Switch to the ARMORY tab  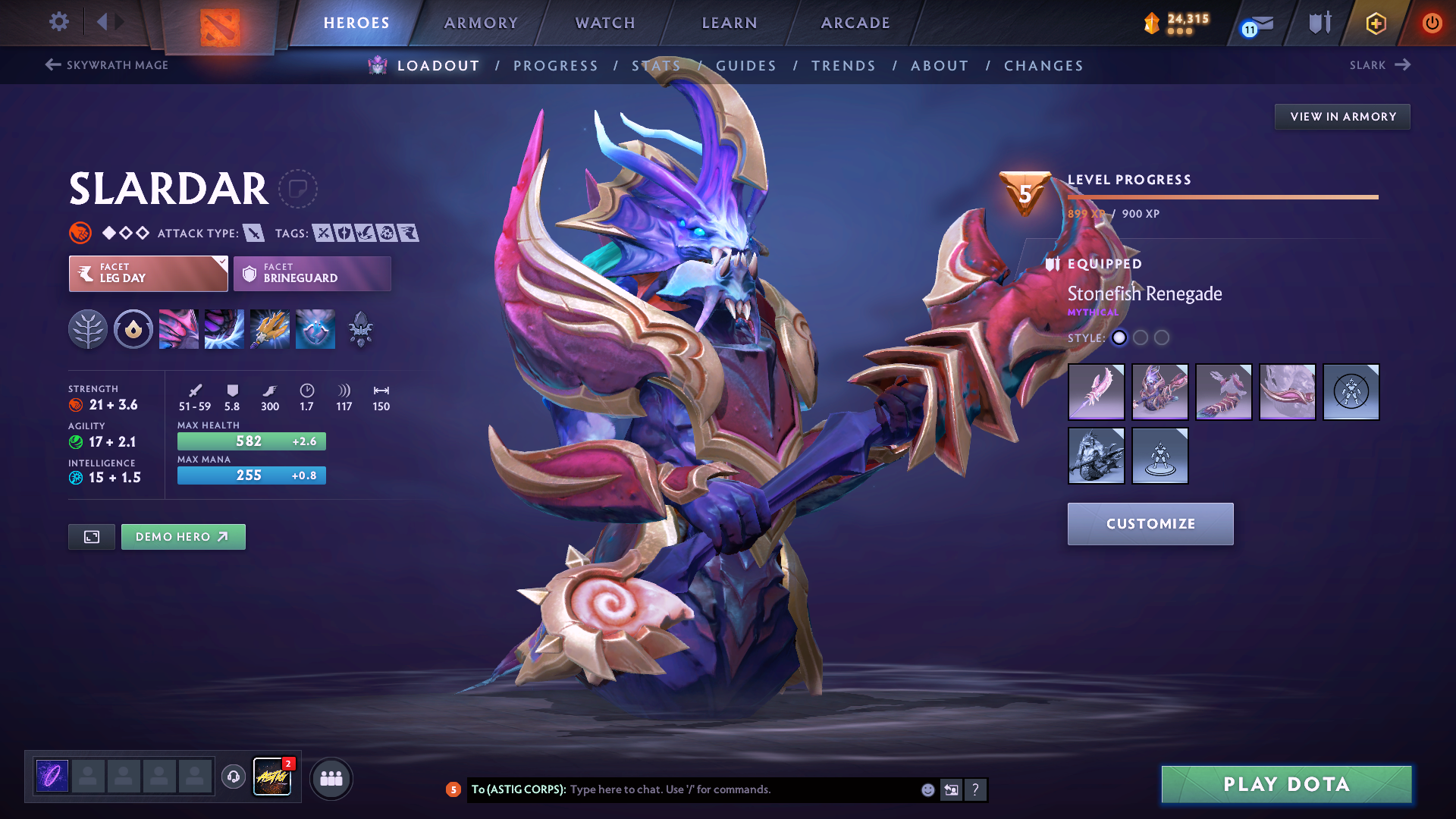(481, 23)
